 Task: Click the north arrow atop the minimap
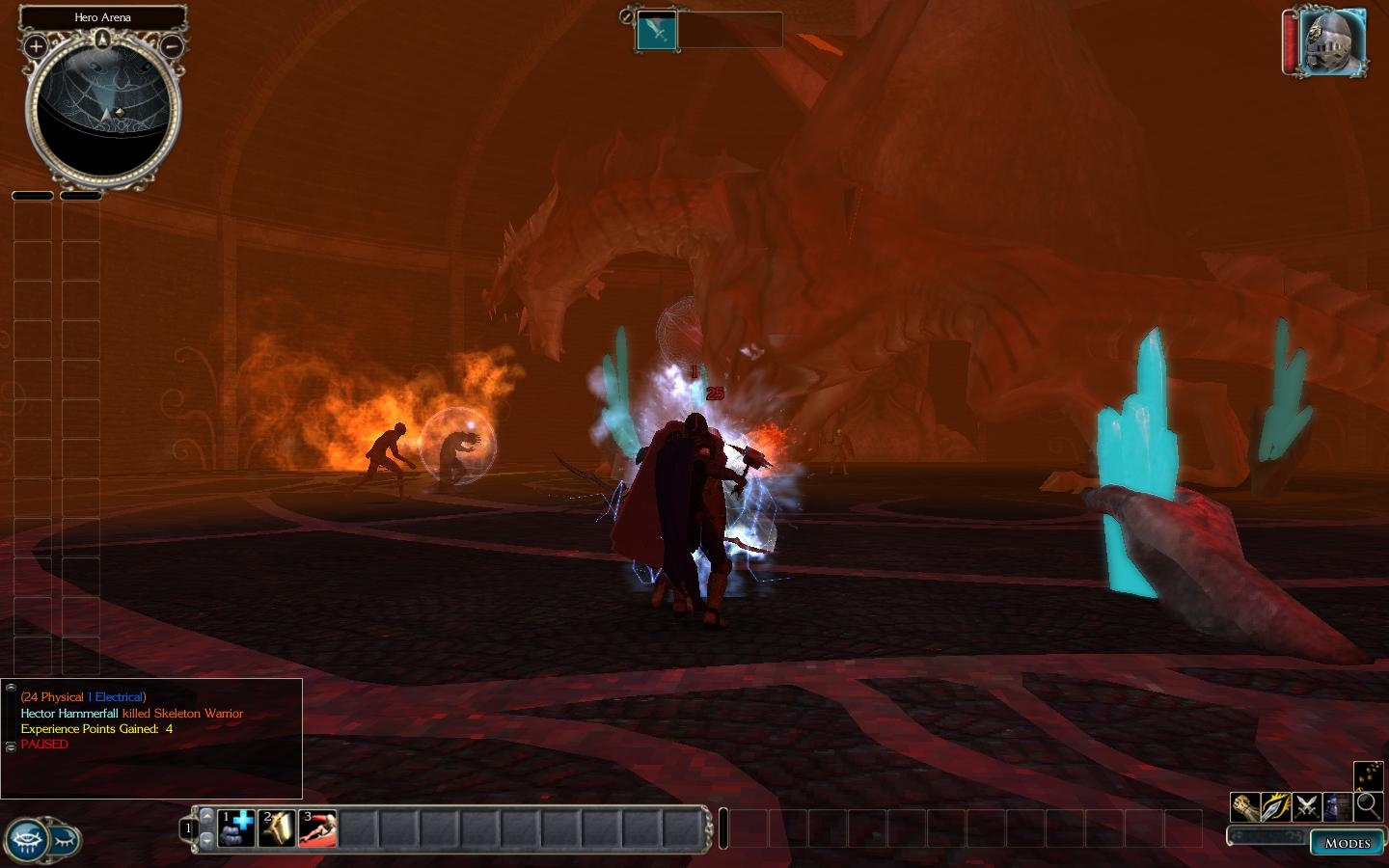[x=102, y=39]
